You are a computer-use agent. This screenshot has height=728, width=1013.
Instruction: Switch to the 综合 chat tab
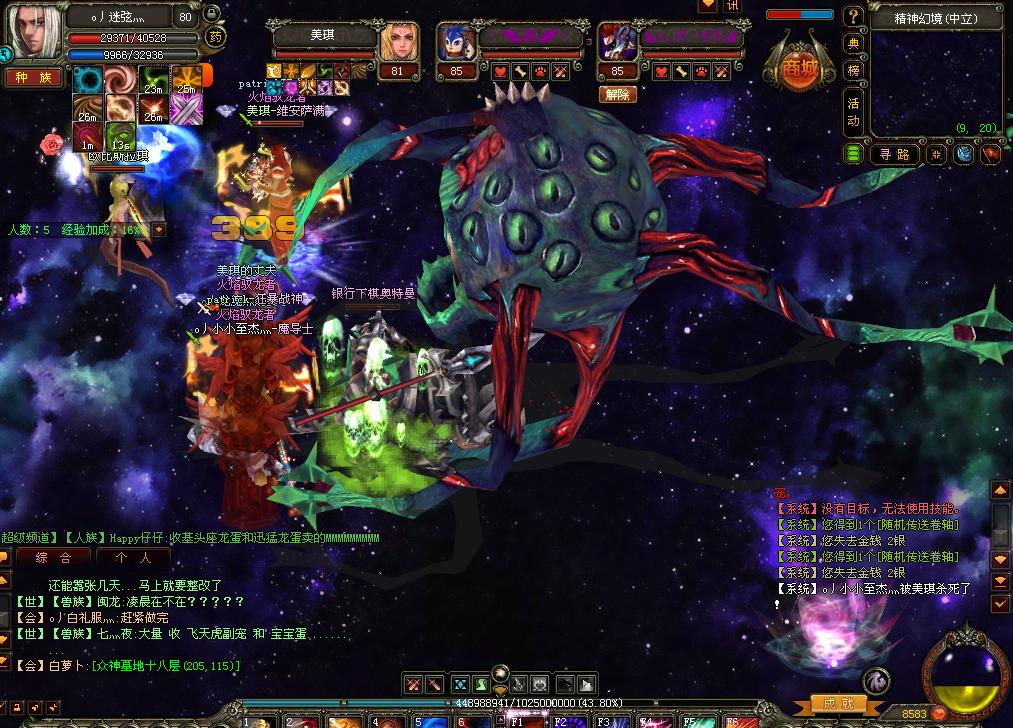(x=53, y=558)
